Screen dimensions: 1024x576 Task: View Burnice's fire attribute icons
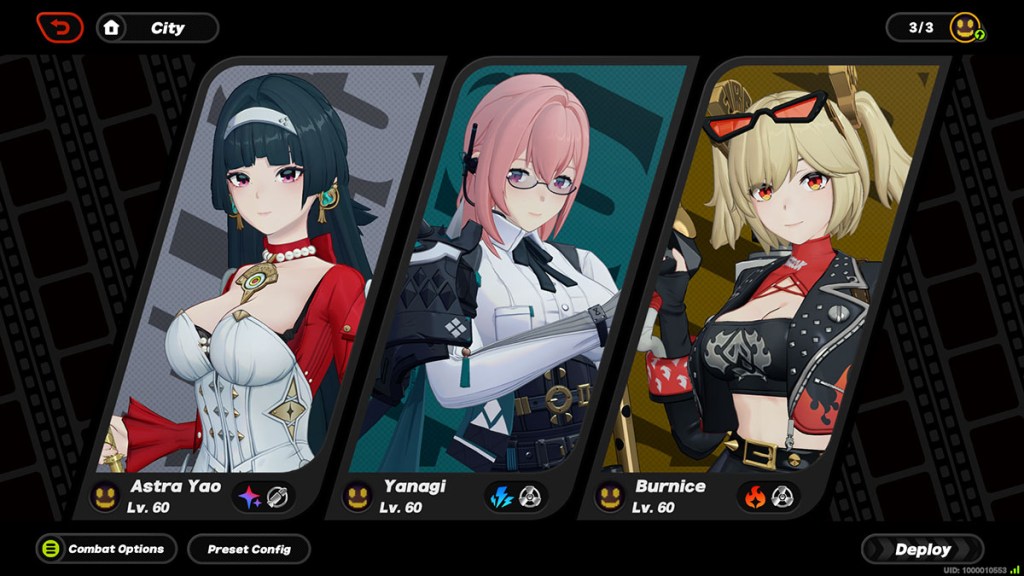768,497
